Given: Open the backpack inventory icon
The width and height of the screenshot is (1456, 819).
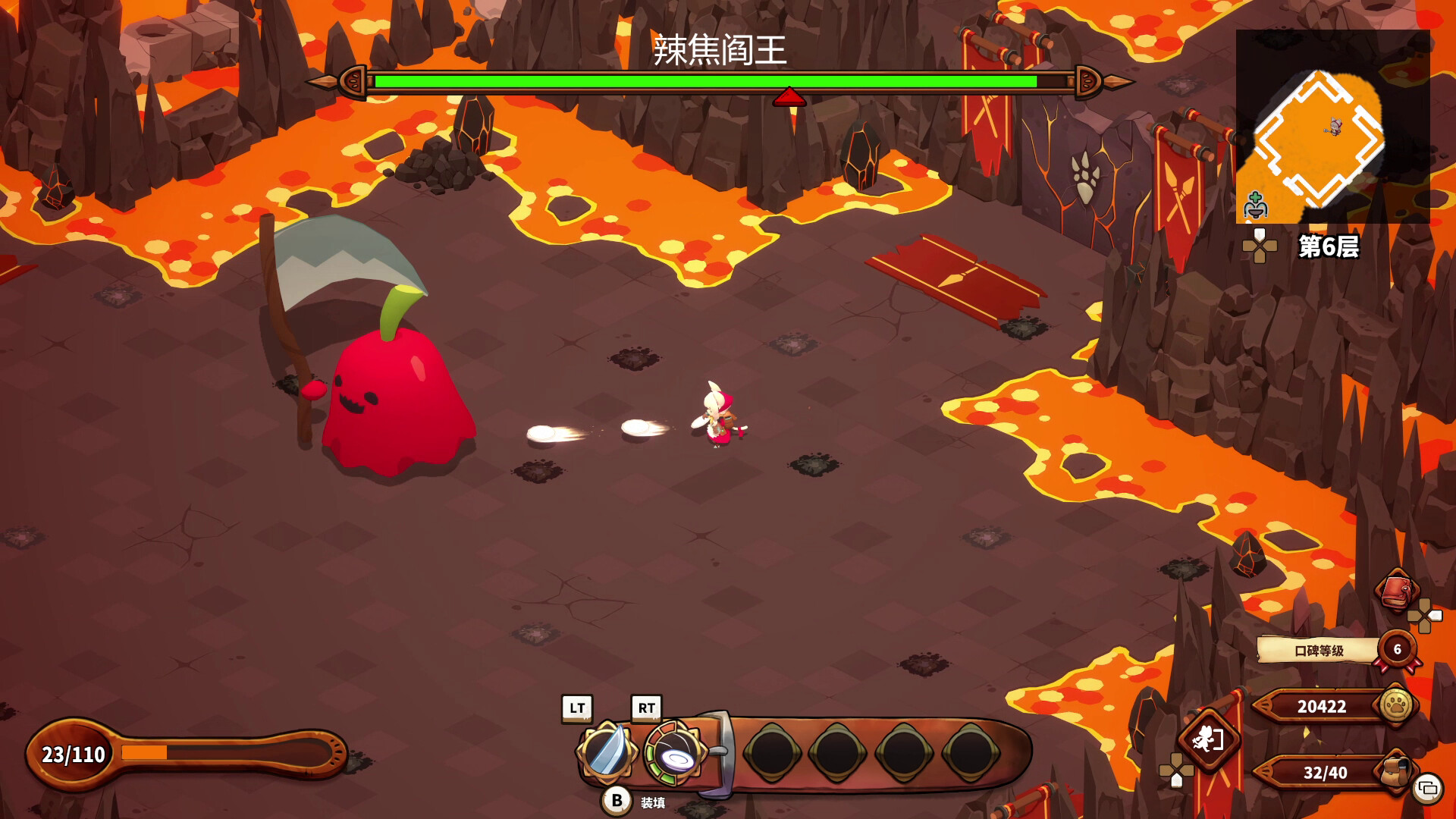Looking at the screenshot, I should (x=1397, y=769).
